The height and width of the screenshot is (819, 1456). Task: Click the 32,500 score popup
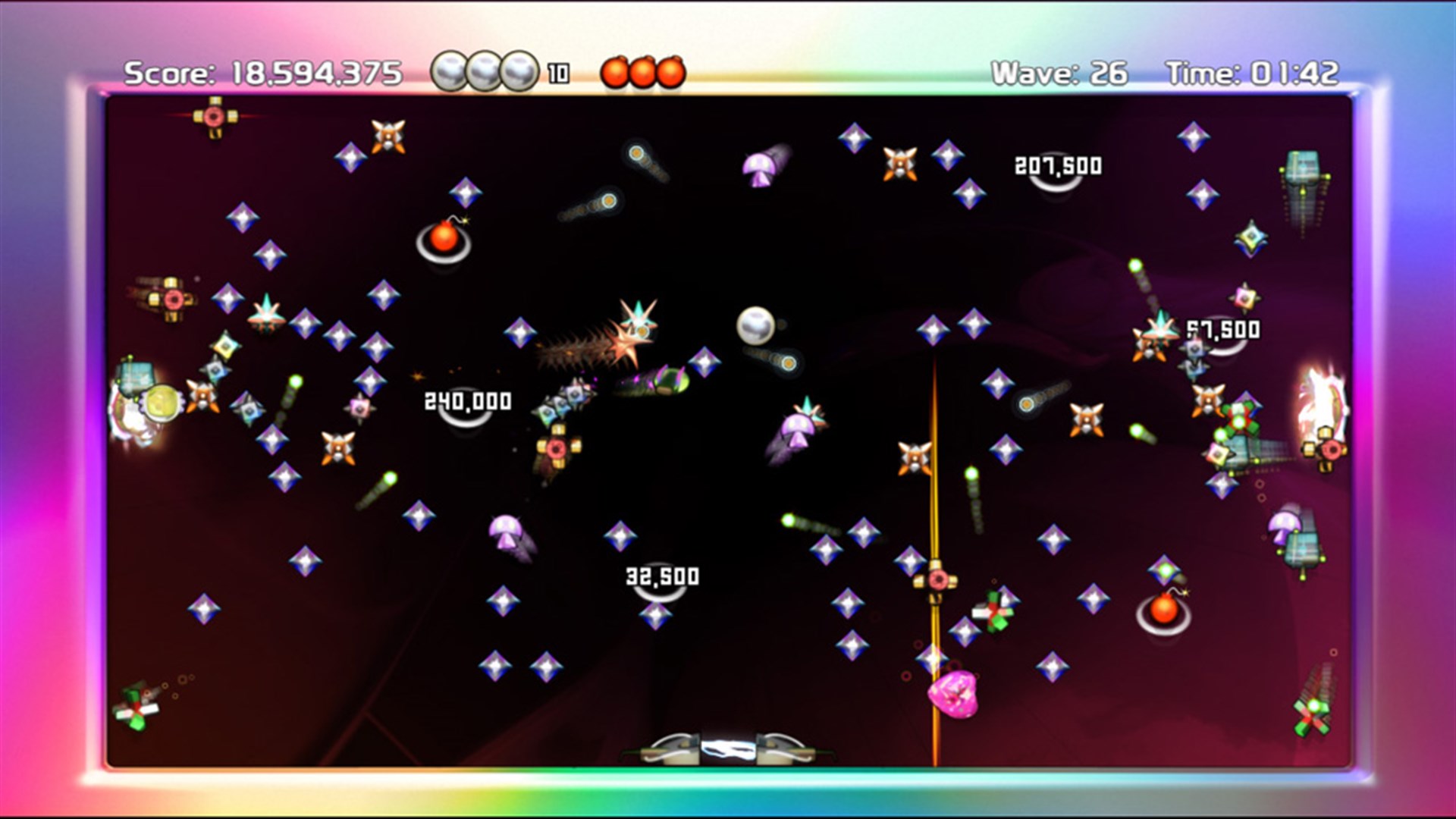click(x=661, y=576)
